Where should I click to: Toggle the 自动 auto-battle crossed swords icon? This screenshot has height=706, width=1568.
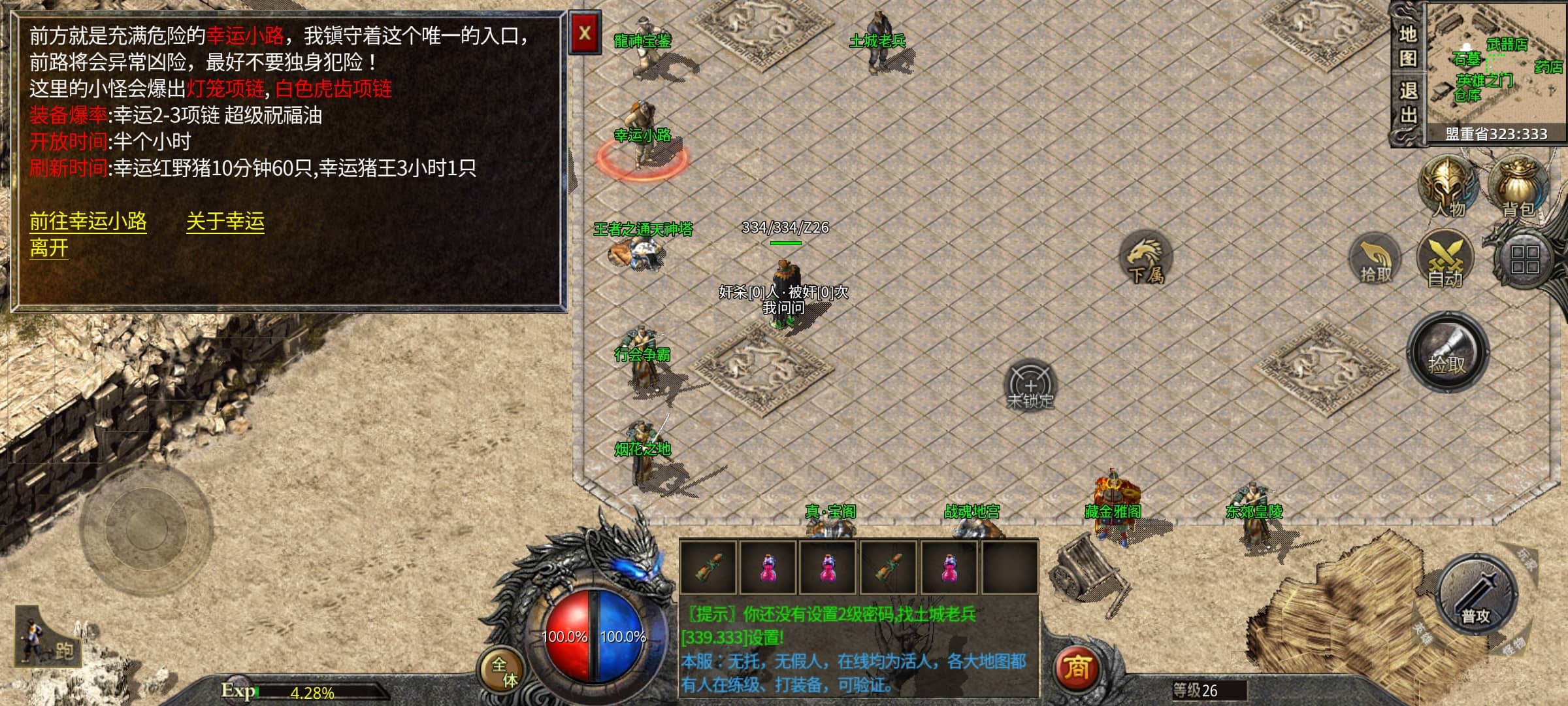[x=1445, y=260]
